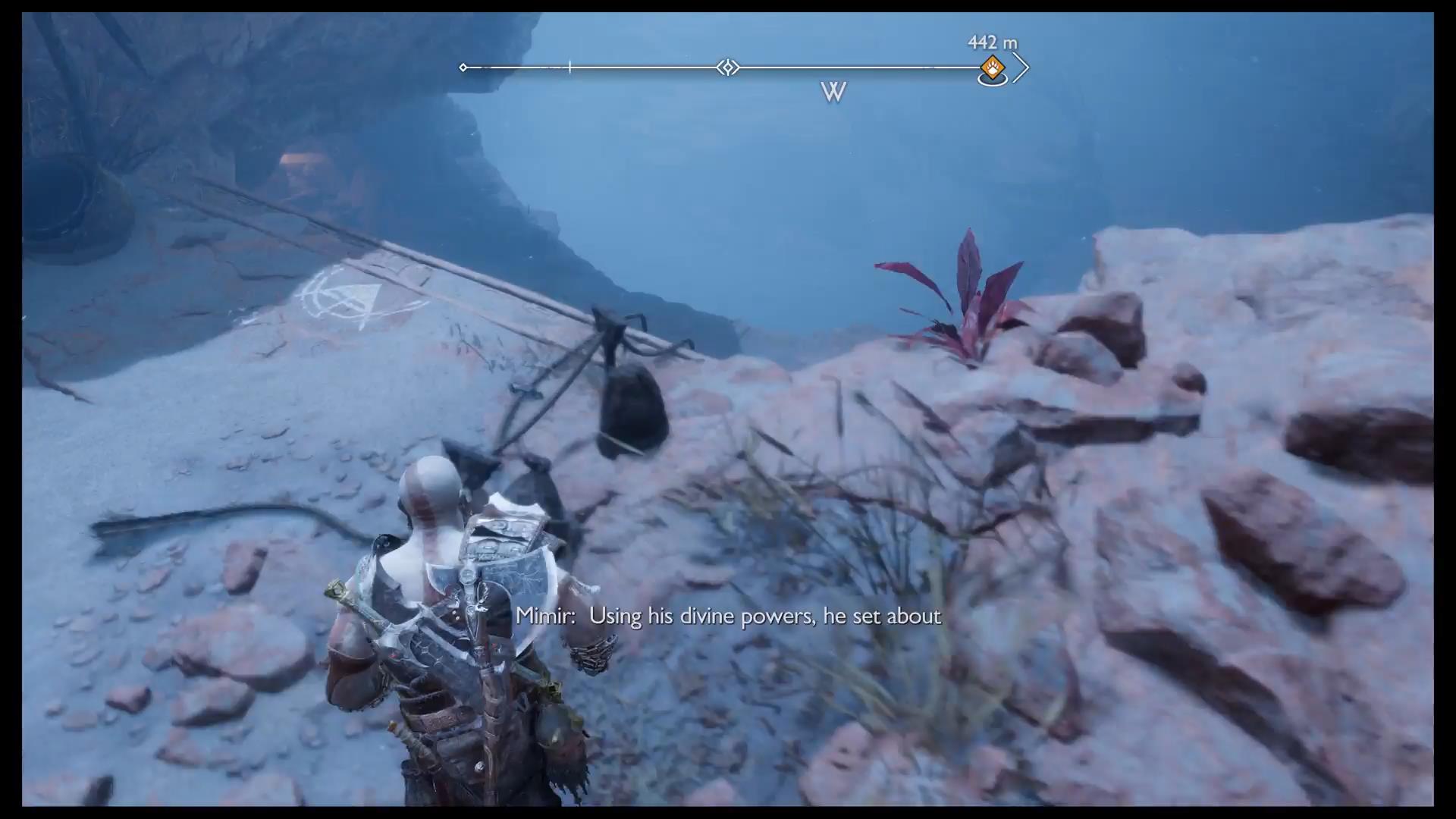Select the orange paw quest marker on compass
Viewport: 1456px width, 819px height.
pos(992,68)
